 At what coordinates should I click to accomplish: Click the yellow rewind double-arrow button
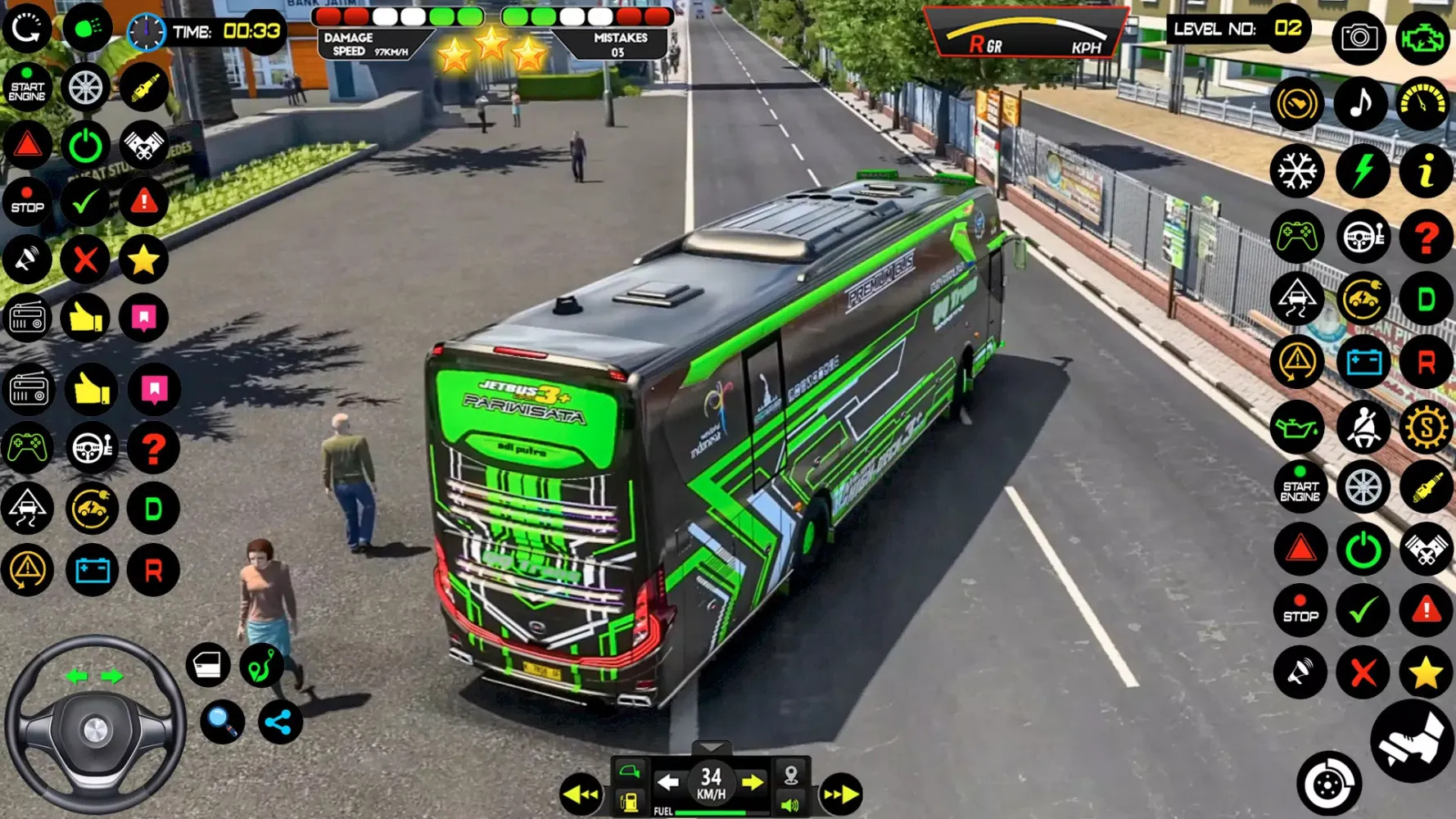click(x=581, y=794)
